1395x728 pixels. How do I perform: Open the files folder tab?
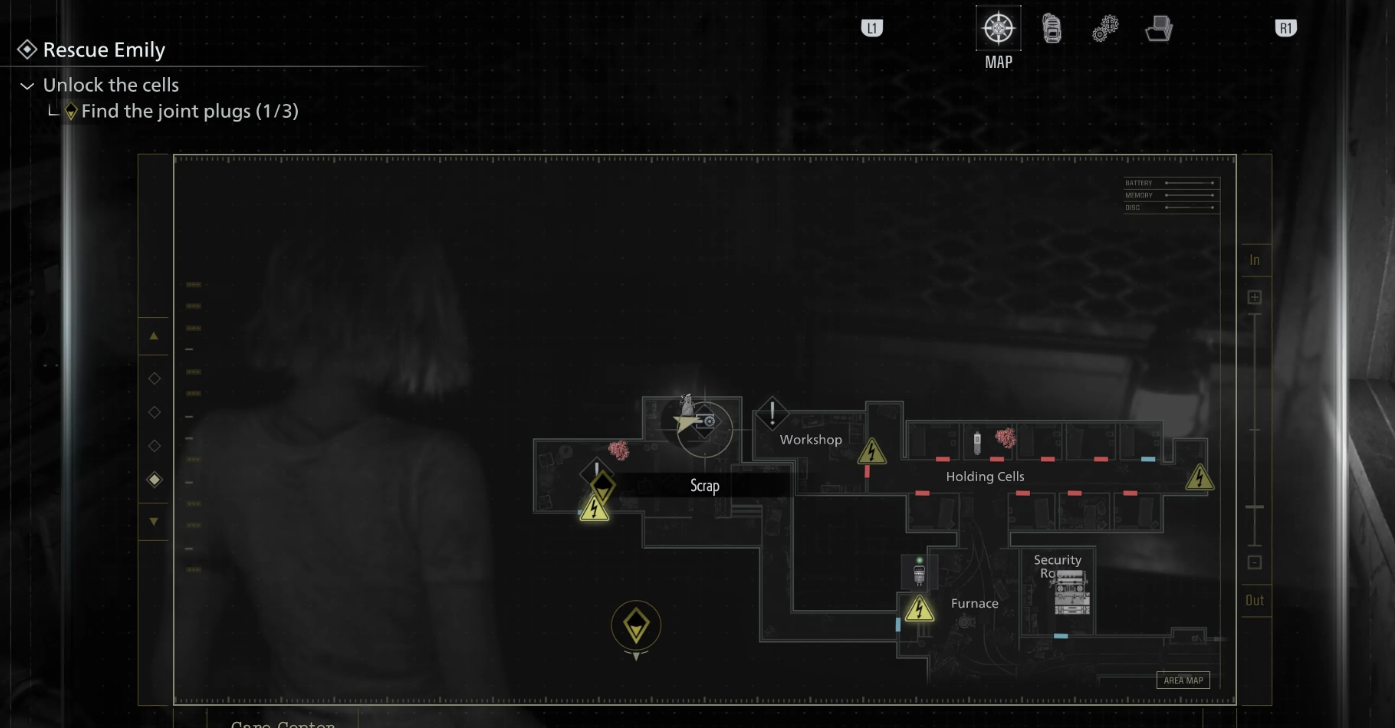click(1158, 29)
